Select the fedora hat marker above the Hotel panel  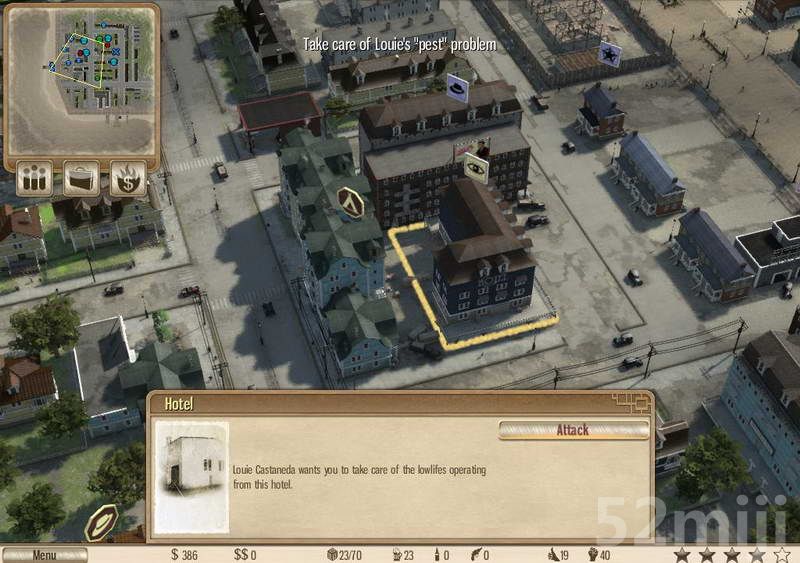pos(101,521)
